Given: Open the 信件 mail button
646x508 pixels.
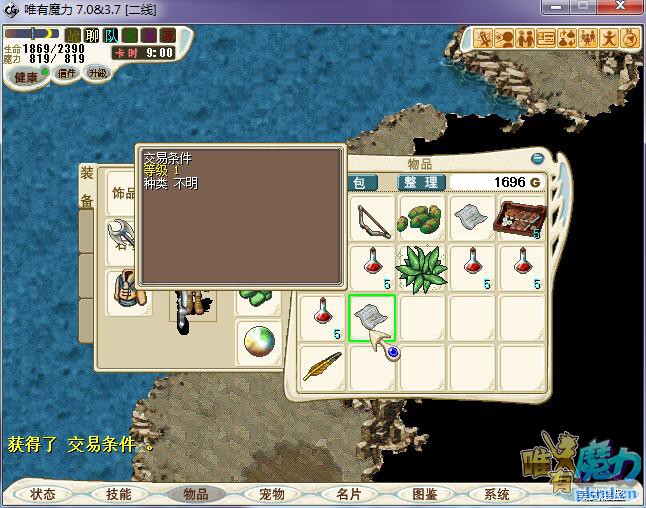Looking at the screenshot, I should click(x=68, y=73).
